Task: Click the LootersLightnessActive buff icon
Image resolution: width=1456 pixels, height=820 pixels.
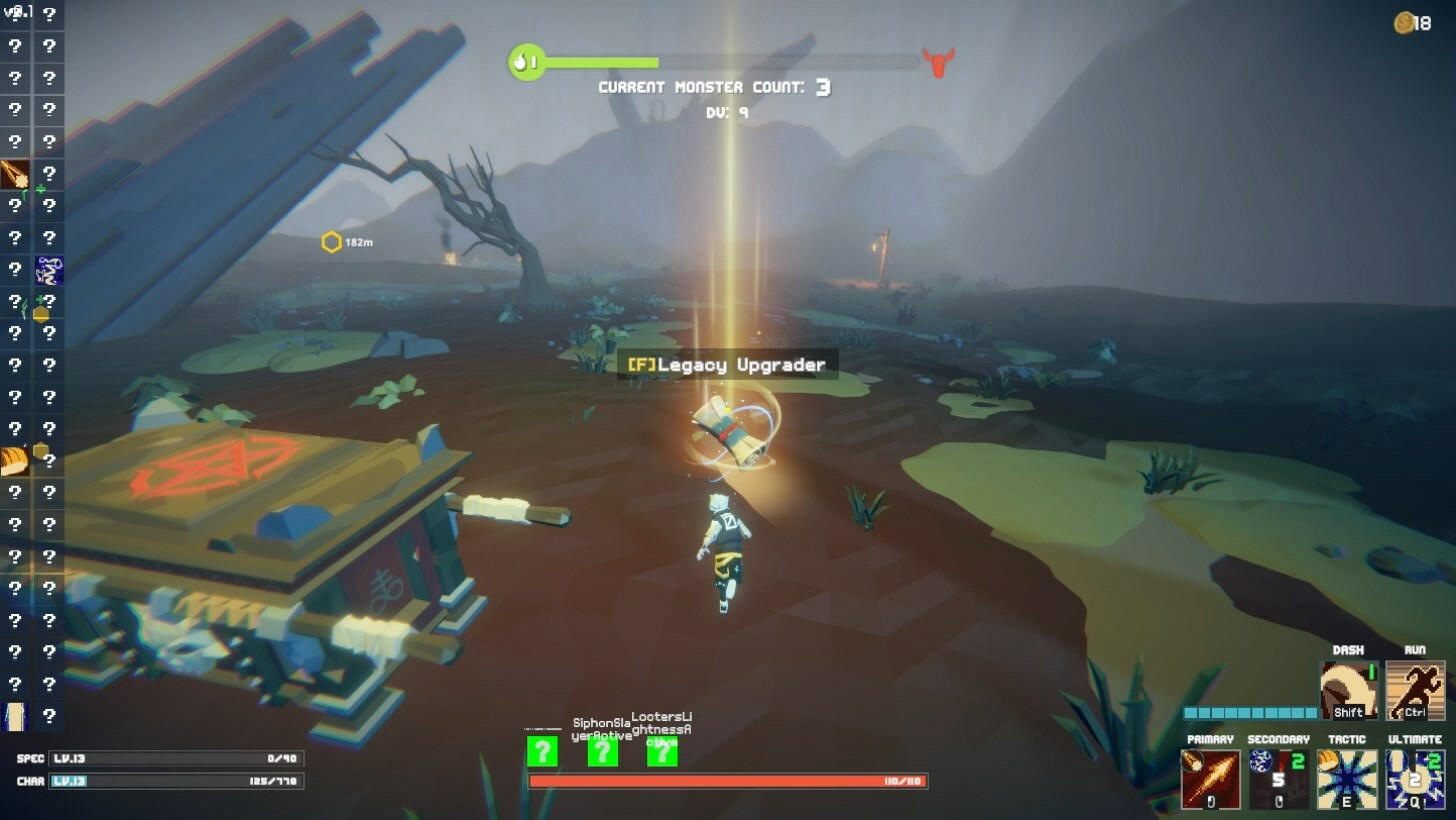Action: (x=662, y=751)
